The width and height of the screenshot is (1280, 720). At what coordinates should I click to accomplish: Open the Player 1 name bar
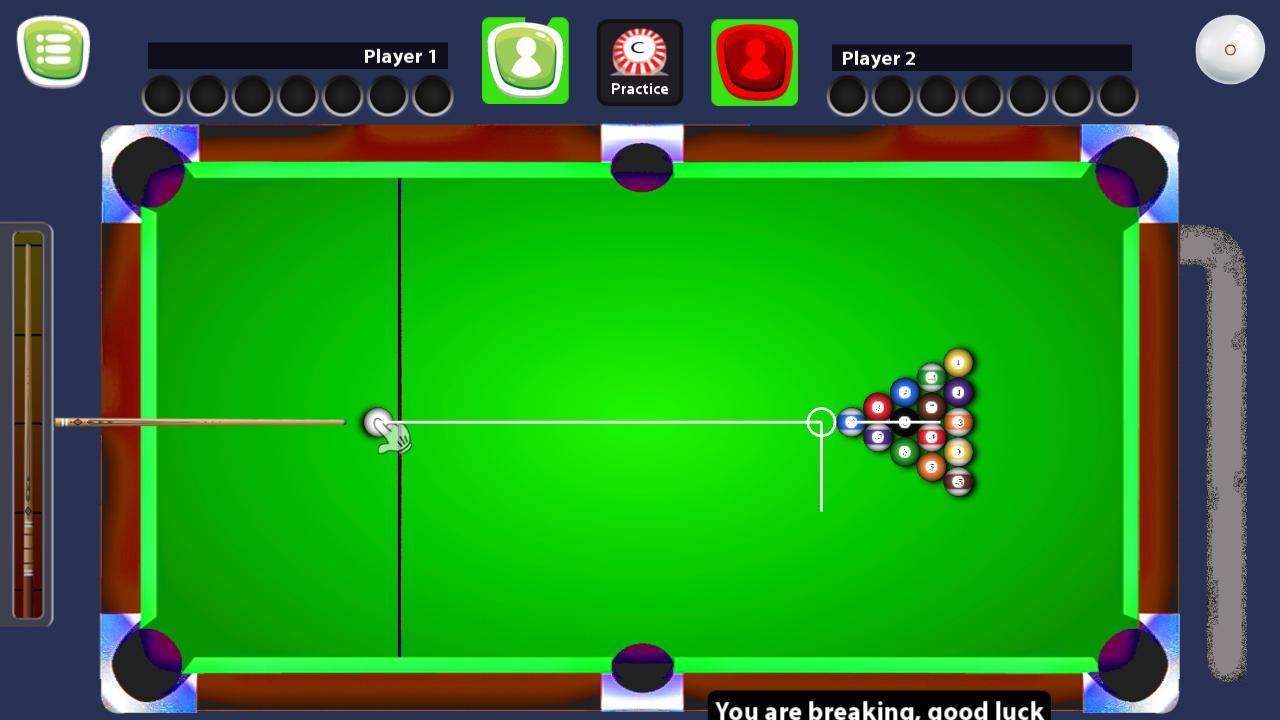[298, 56]
